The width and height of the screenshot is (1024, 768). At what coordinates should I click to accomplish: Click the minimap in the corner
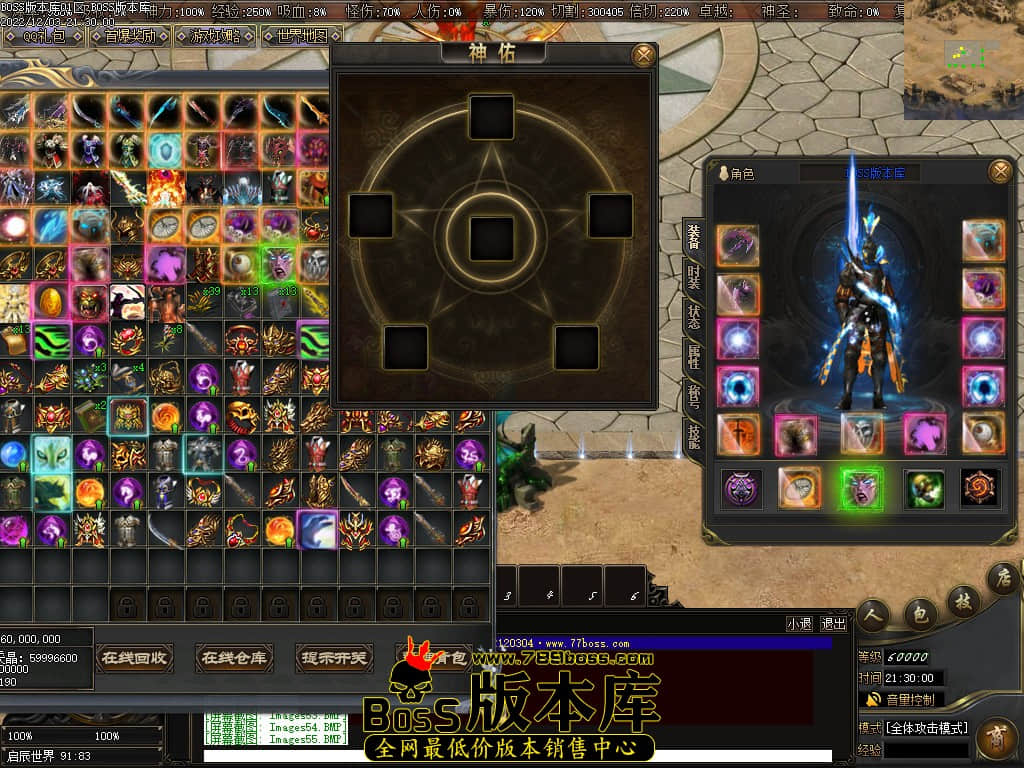[963, 60]
